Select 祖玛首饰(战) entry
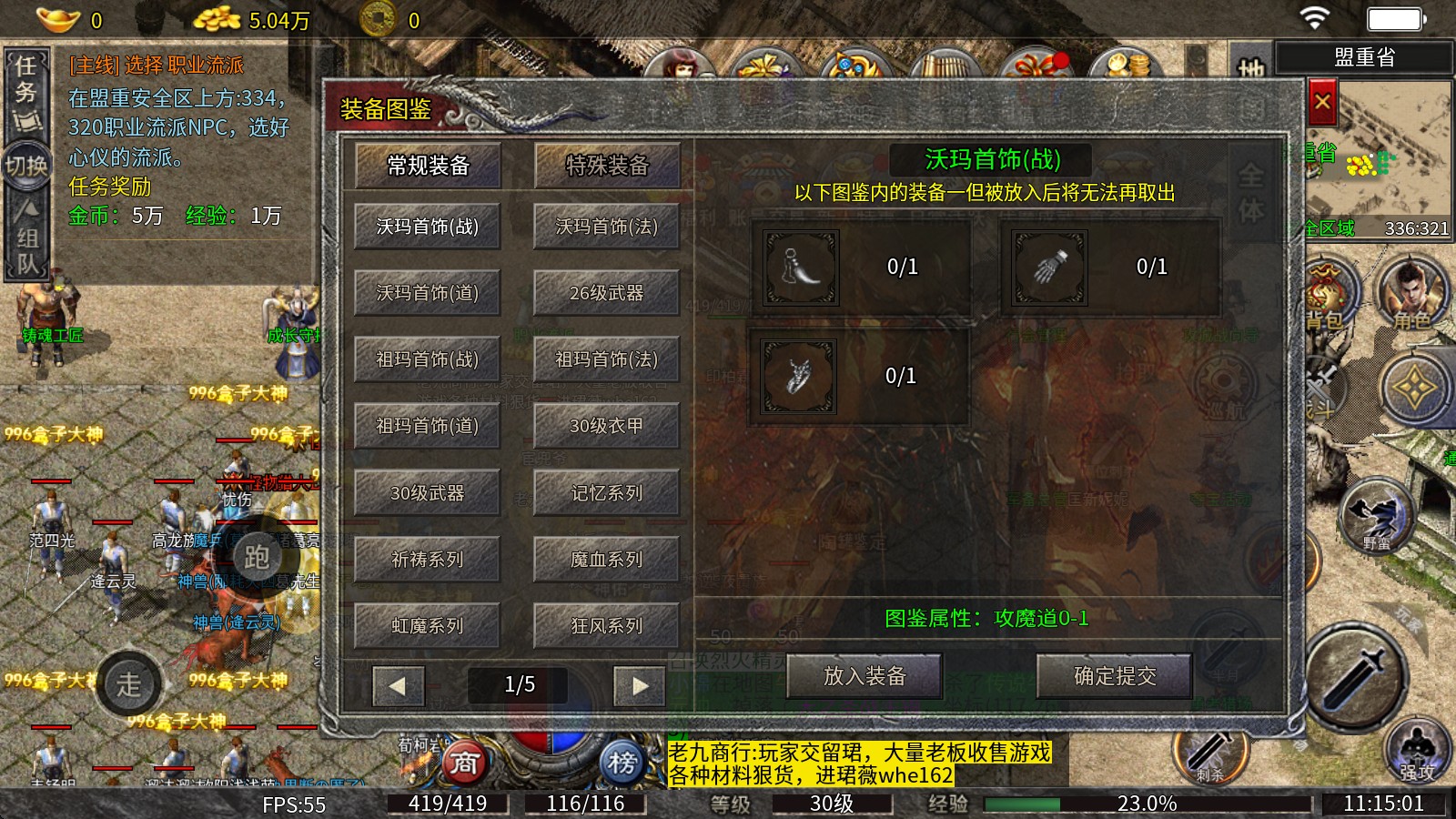1456x819 pixels. (x=428, y=359)
